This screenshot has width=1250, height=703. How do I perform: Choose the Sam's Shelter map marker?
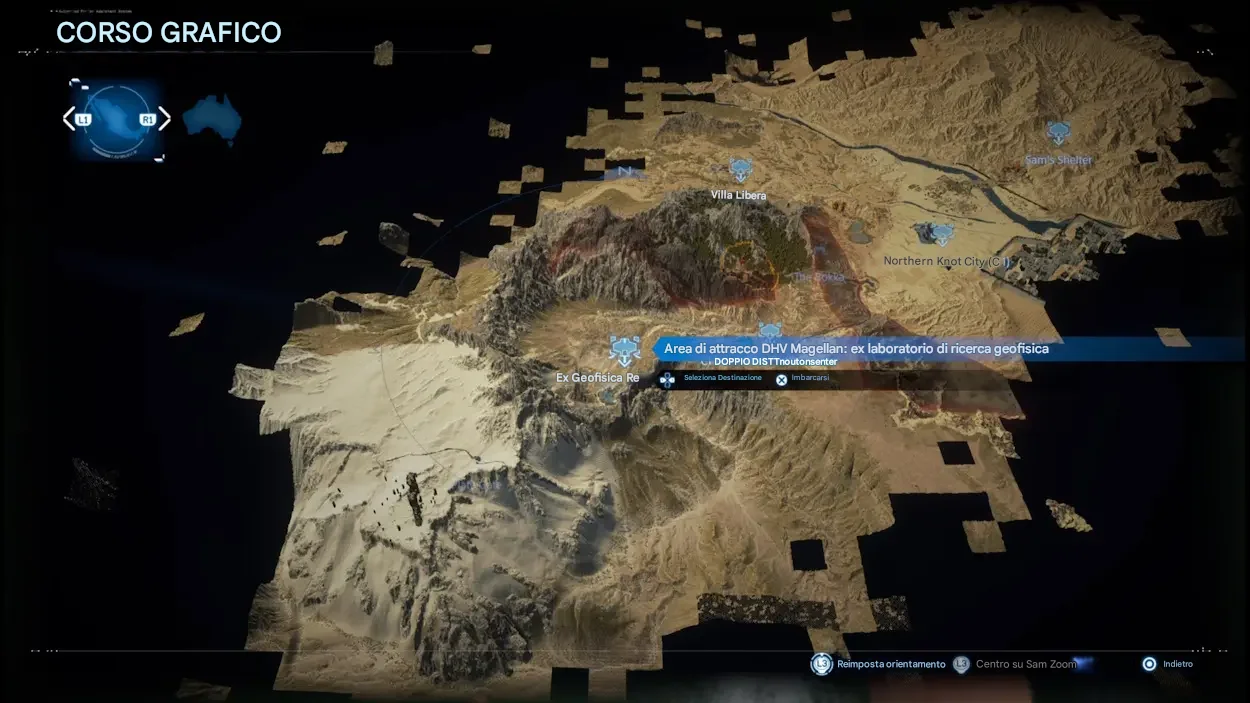point(1059,134)
